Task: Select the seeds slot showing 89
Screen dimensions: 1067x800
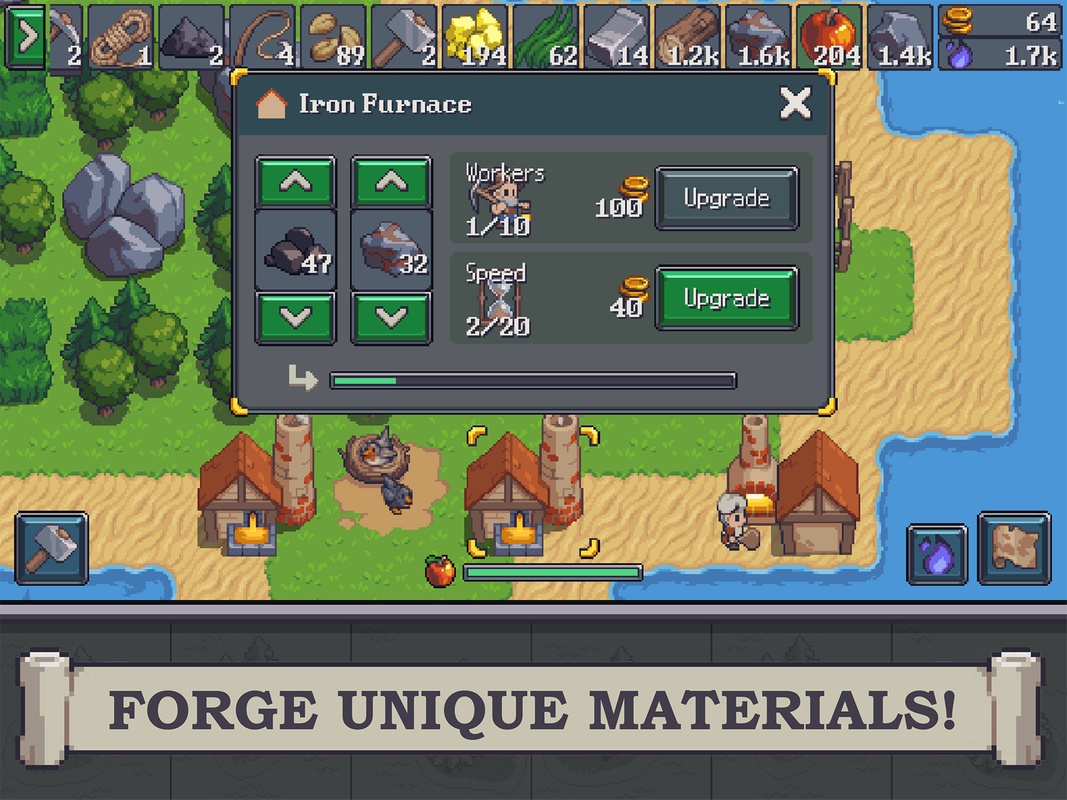Action: pyautogui.click(x=333, y=38)
